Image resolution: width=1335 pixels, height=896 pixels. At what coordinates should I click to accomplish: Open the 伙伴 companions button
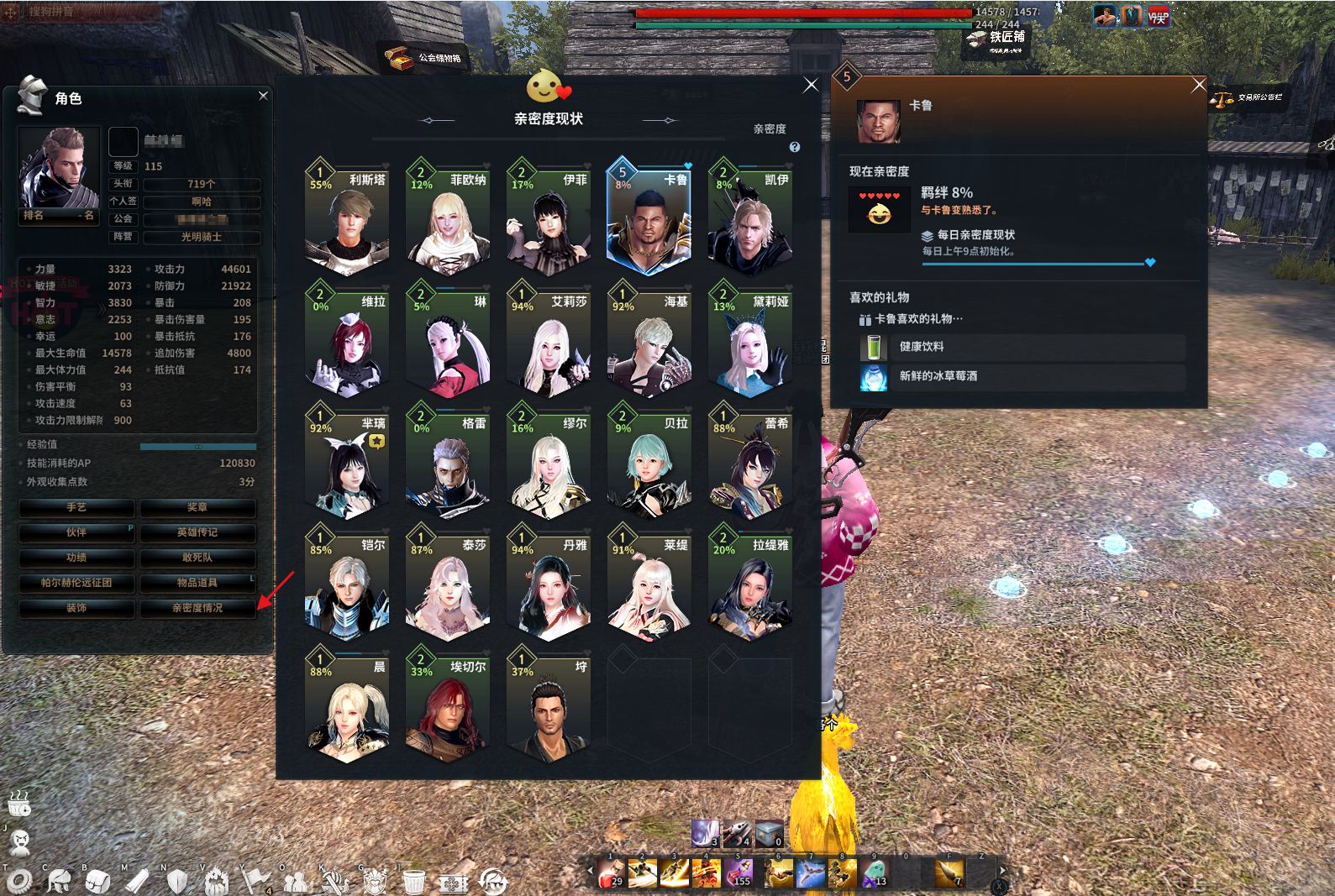[76, 532]
